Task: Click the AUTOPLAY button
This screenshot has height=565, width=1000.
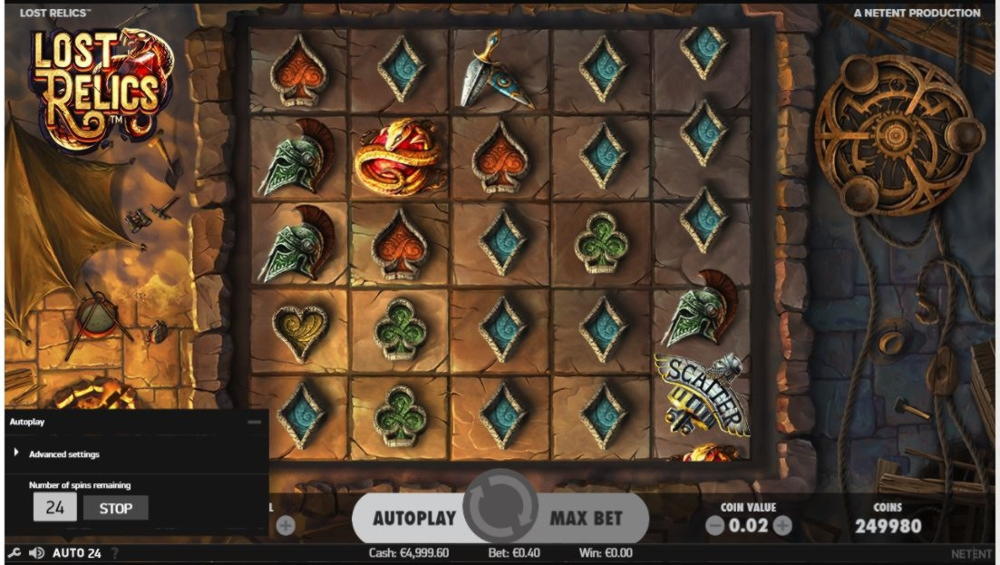Action: 414,518
